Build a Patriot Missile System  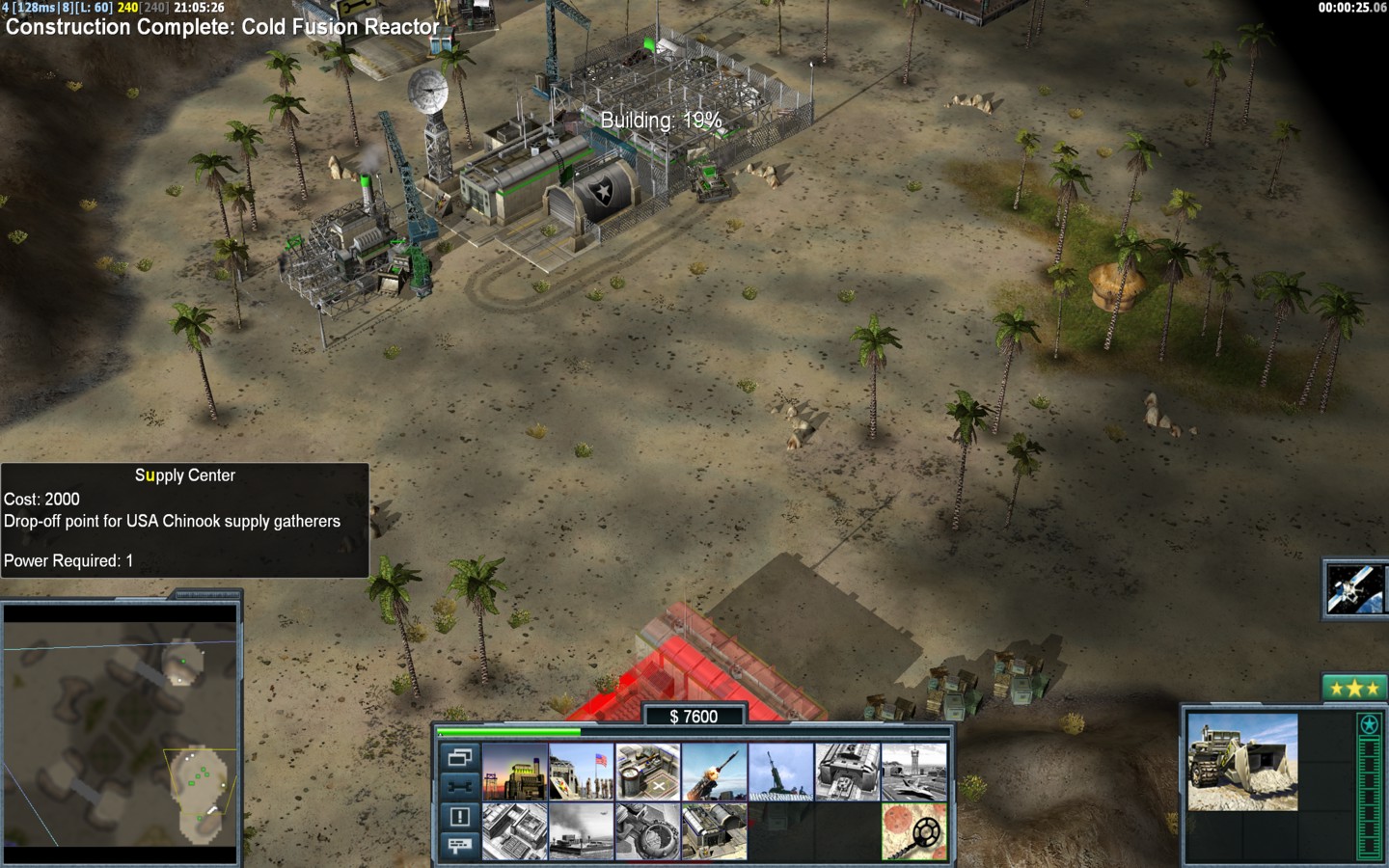click(x=715, y=772)
